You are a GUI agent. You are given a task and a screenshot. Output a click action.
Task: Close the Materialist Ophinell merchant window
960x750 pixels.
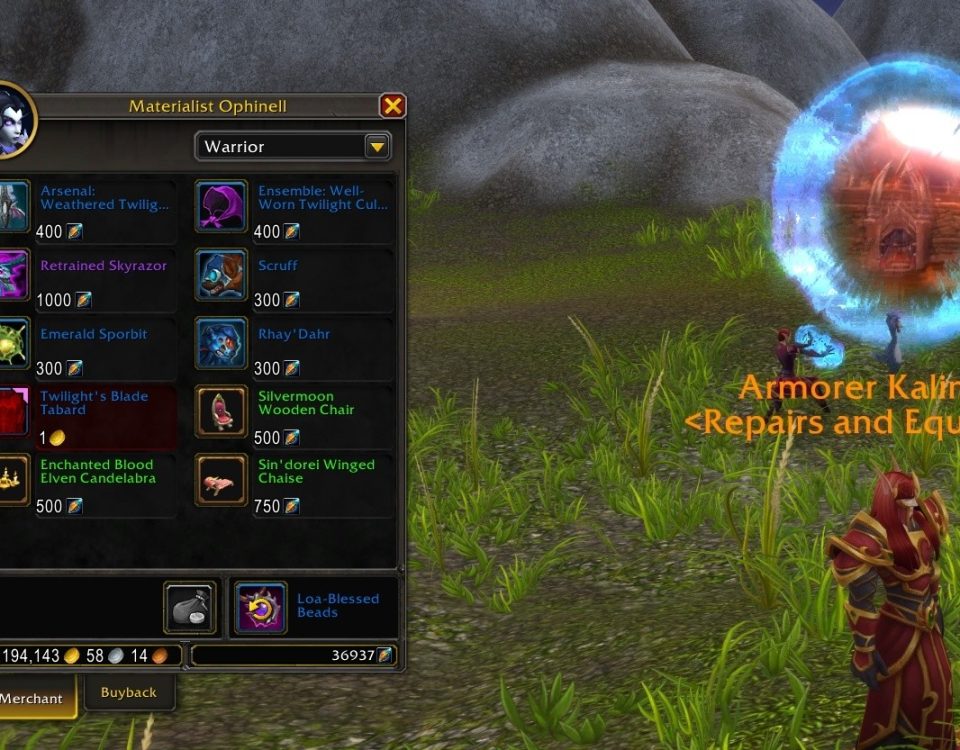click(x=393, y=106)
